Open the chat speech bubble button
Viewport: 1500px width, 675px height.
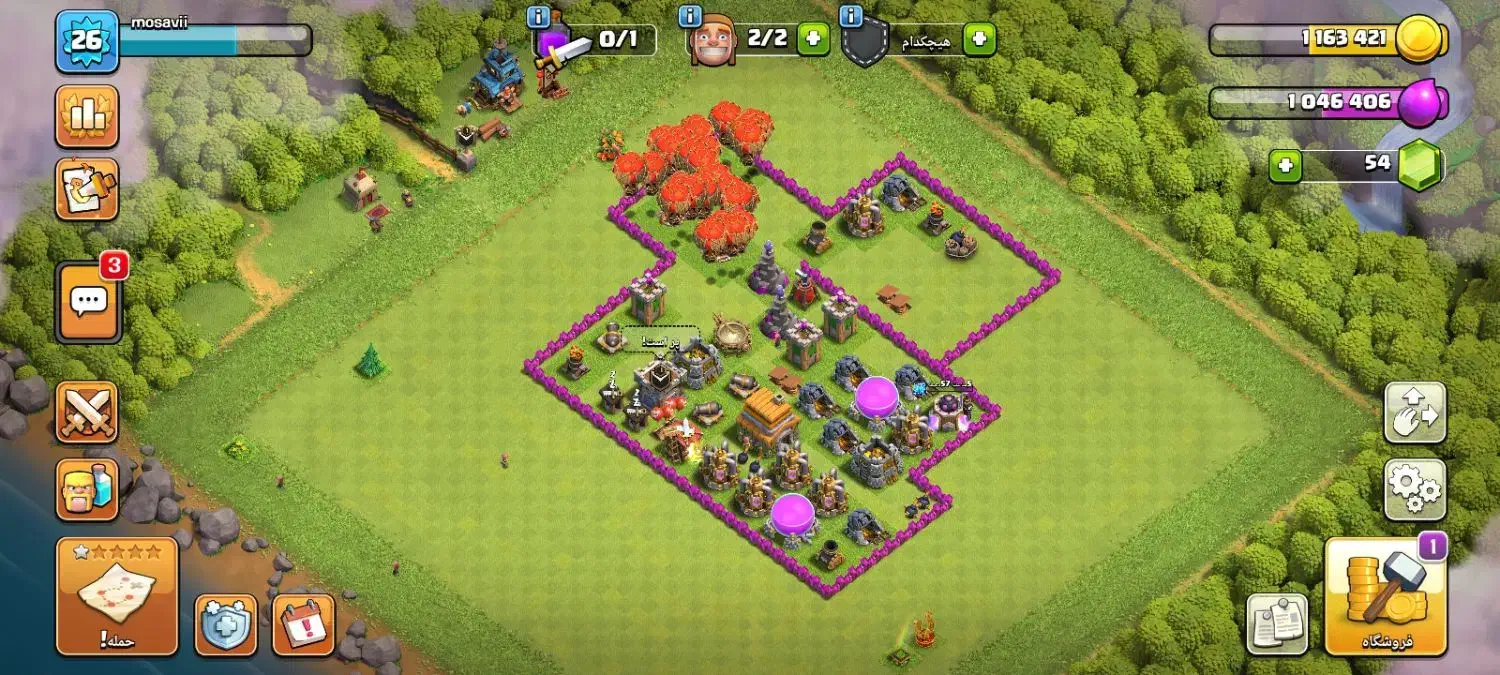click(89, 301)
